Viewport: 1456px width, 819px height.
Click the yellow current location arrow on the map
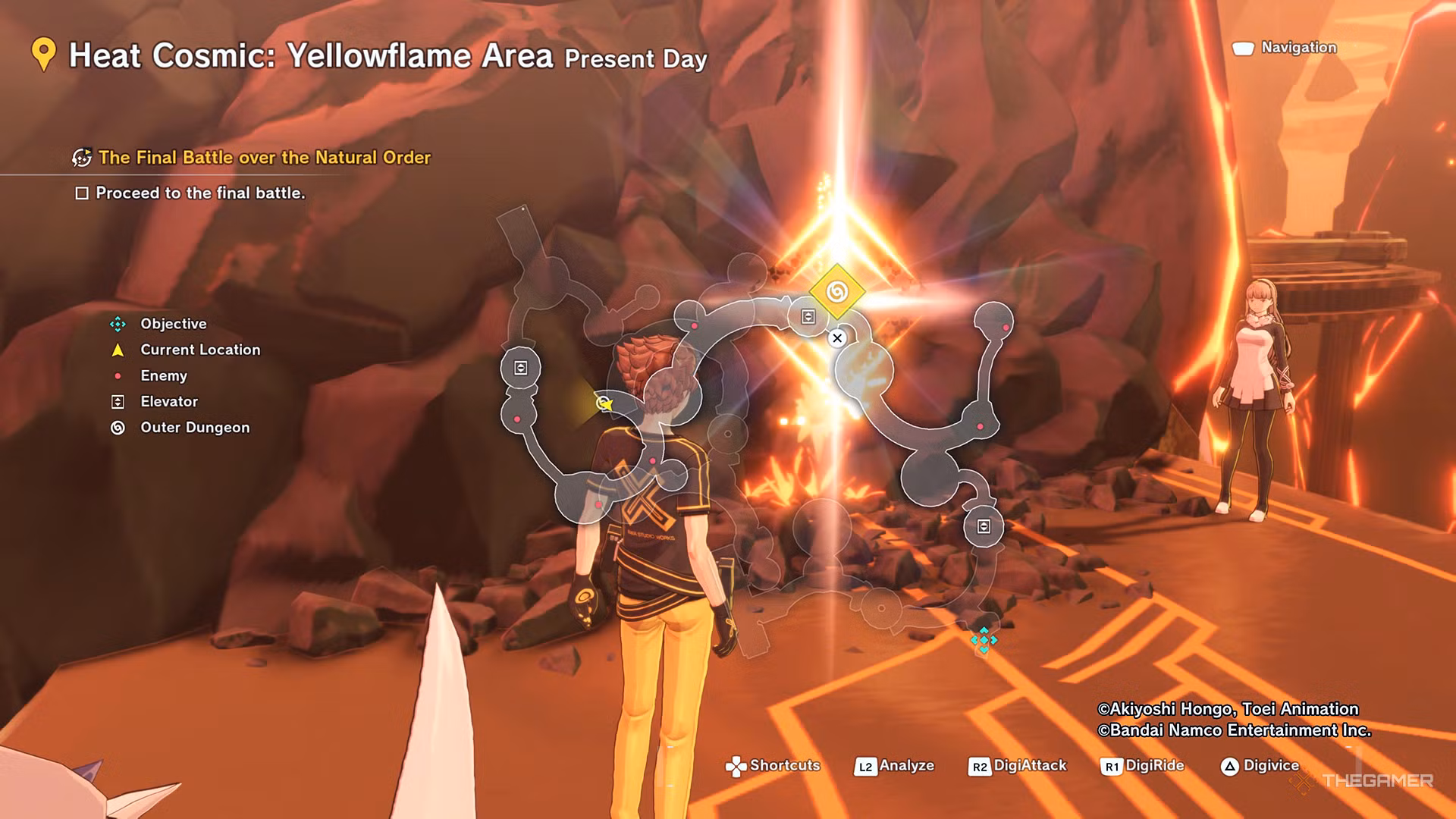click(604, 403)
